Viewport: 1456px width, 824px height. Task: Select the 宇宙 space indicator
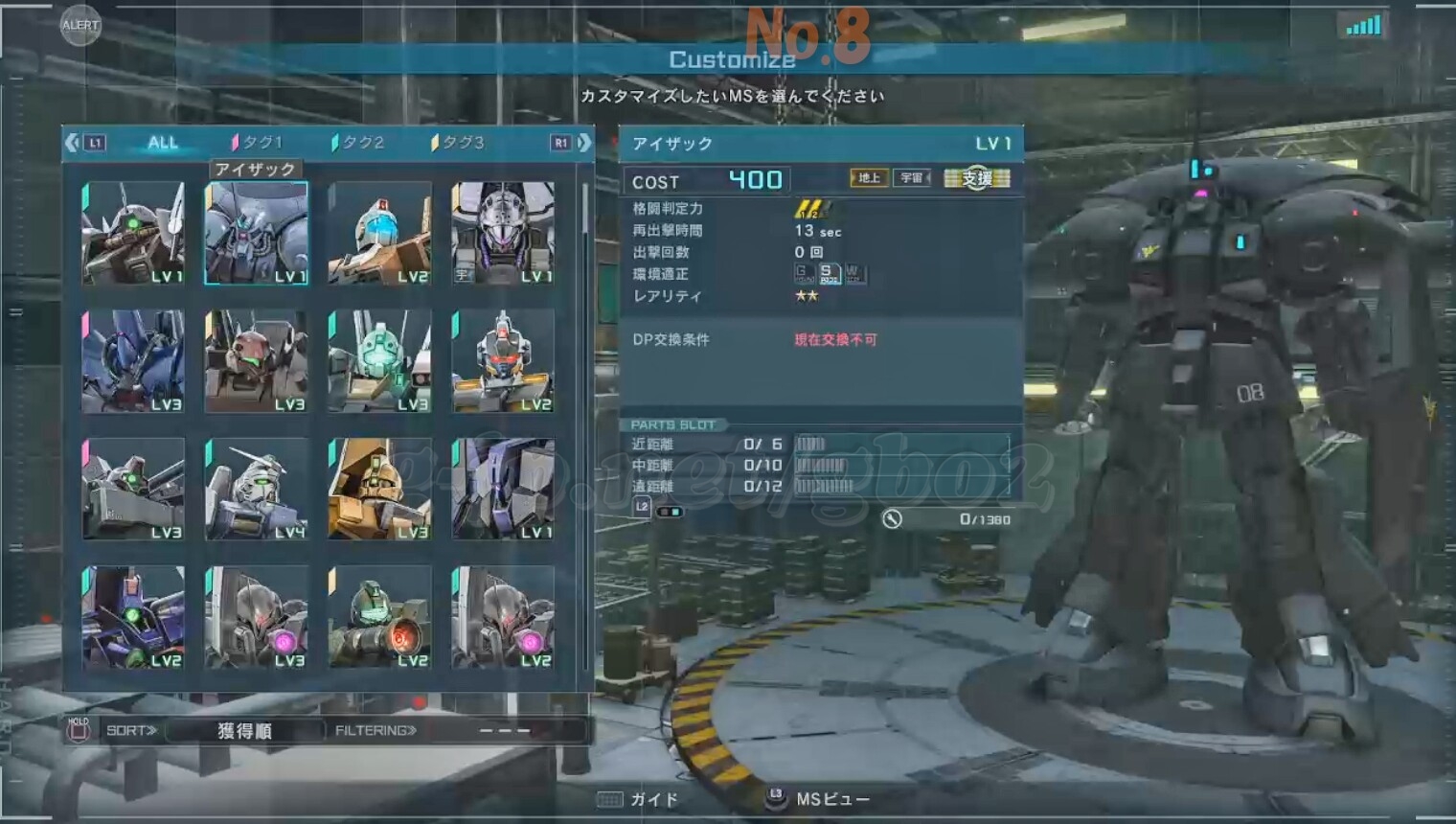click(x=911, y=178)
